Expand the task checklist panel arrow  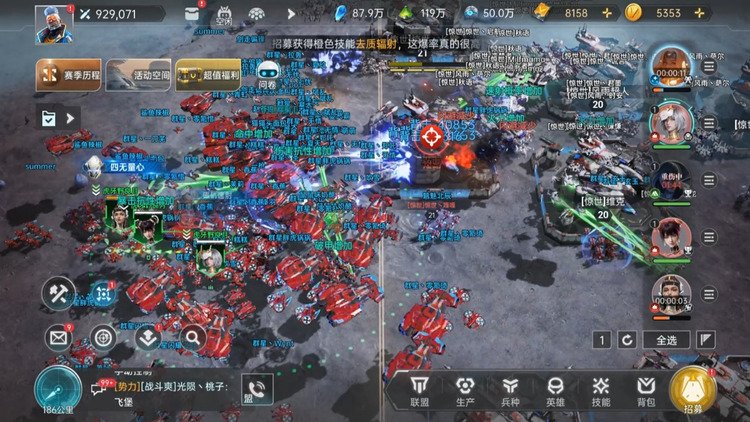[70, 118]
